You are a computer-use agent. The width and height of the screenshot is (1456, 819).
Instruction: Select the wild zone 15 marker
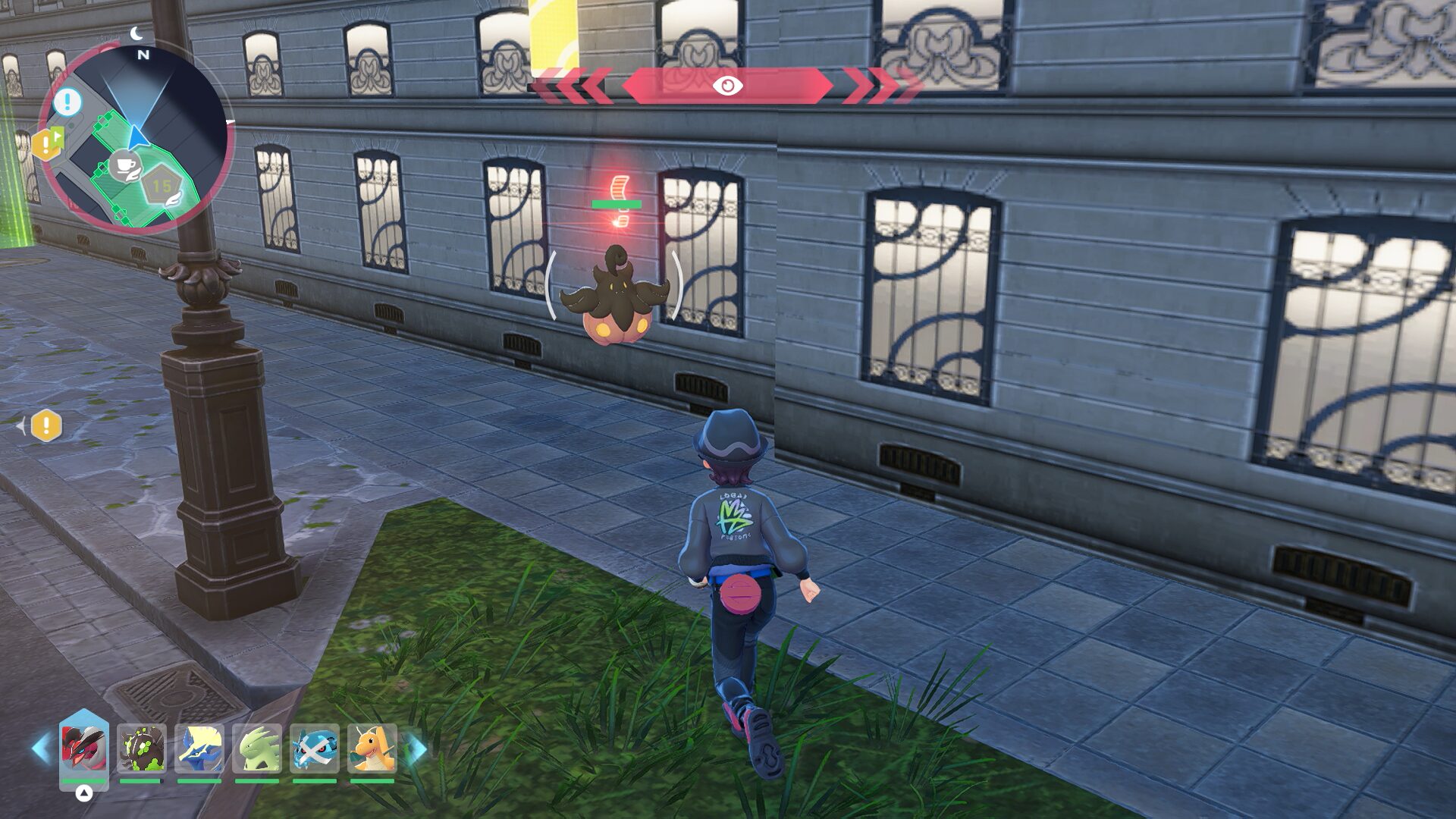click(x=162, y=186)
